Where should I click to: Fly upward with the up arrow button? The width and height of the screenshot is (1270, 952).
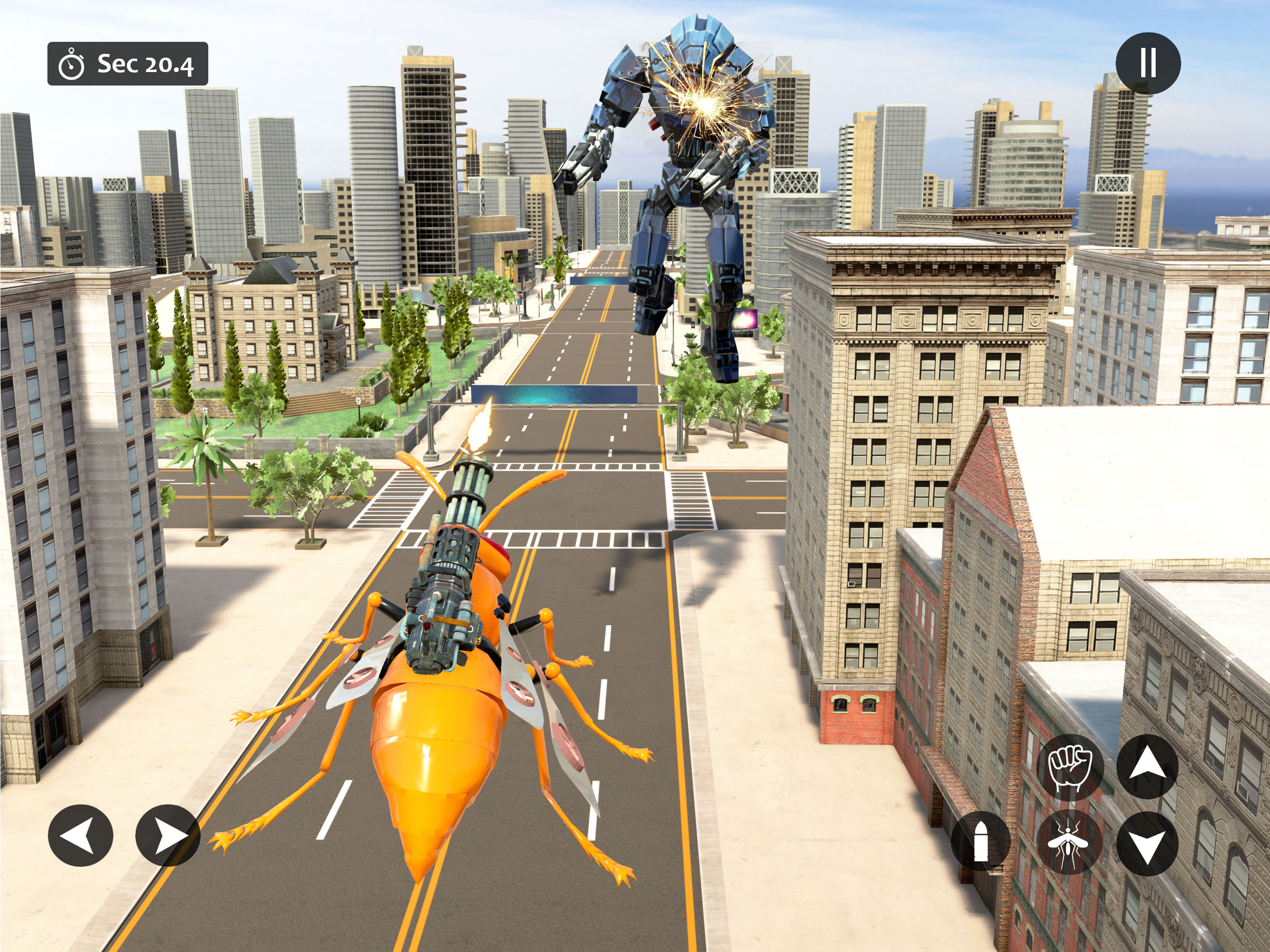(x=1147, y=767)
